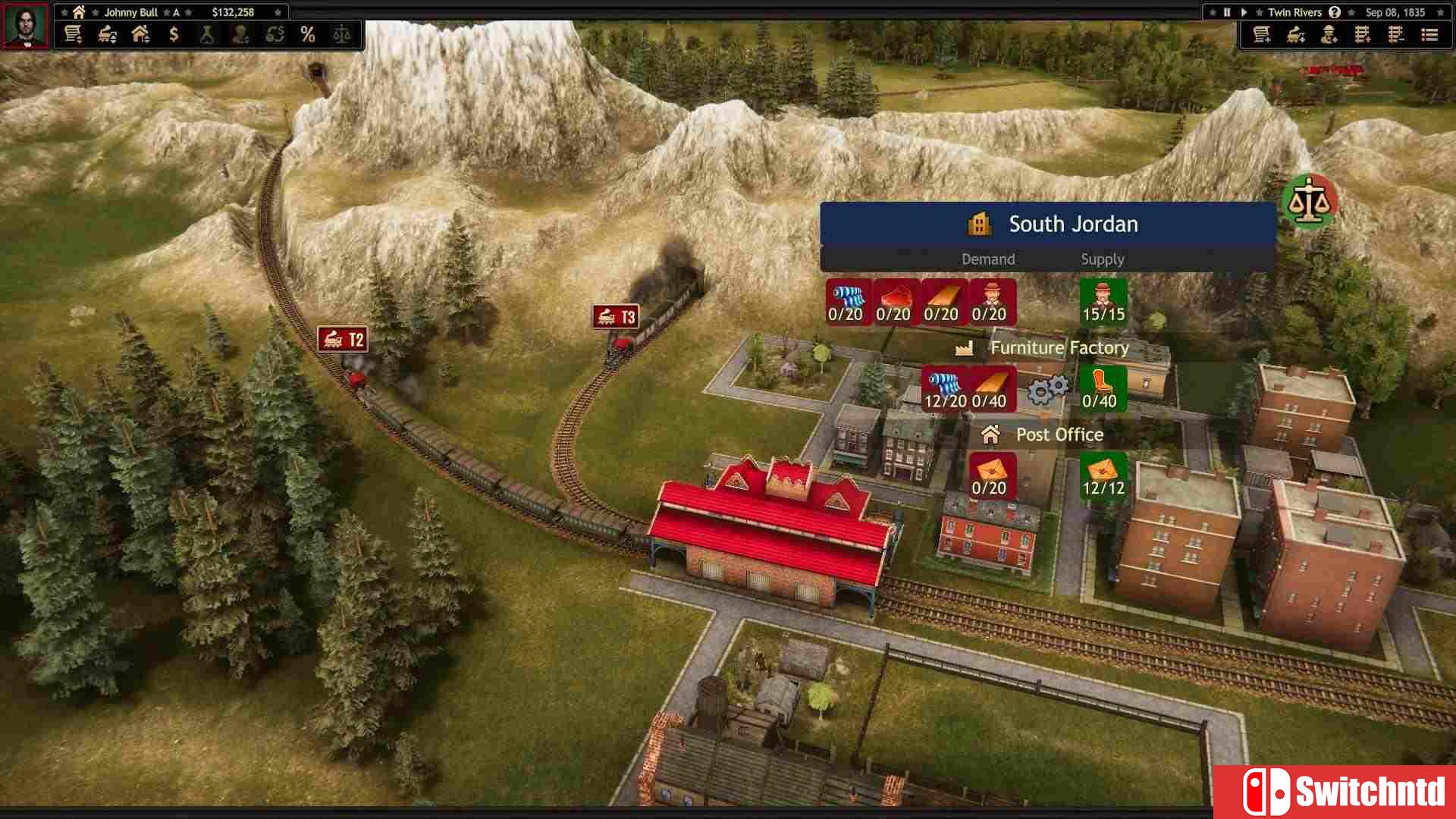The width and height of the screenshot is (1456, 819).
Task: Select the Post Office entry in city panel
Action: (1059, 435)
